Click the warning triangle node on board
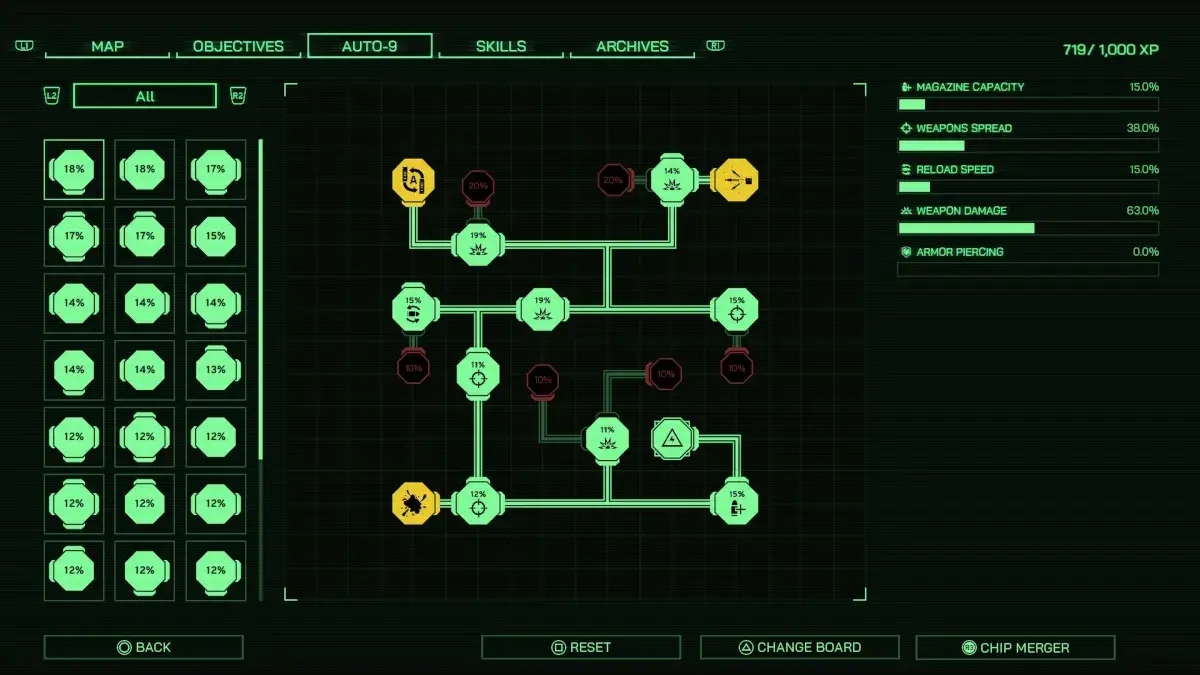The width and height of the screenshot is (1200, 675). (x=671, y=438)
